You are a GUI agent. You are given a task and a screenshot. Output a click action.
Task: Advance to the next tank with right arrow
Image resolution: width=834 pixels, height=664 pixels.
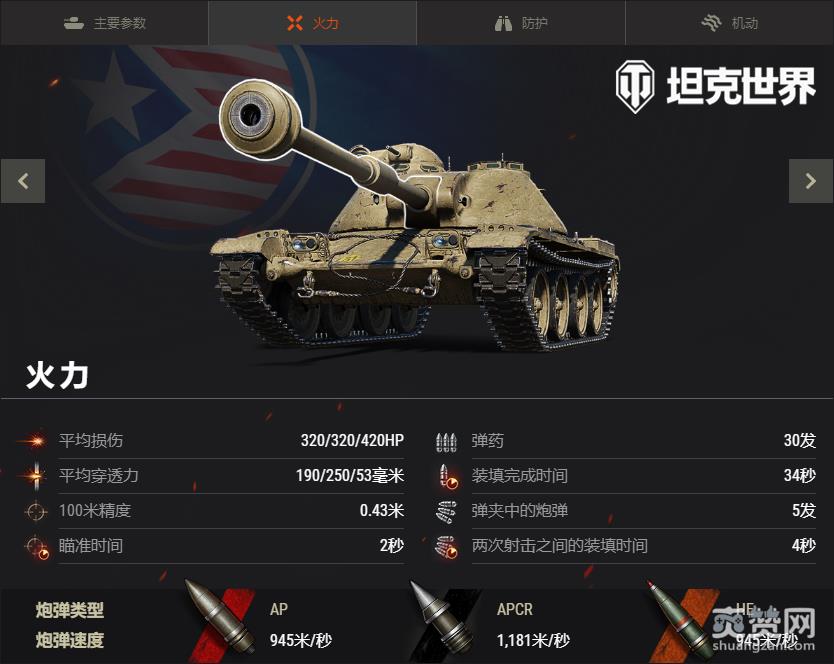click(810, 181)
